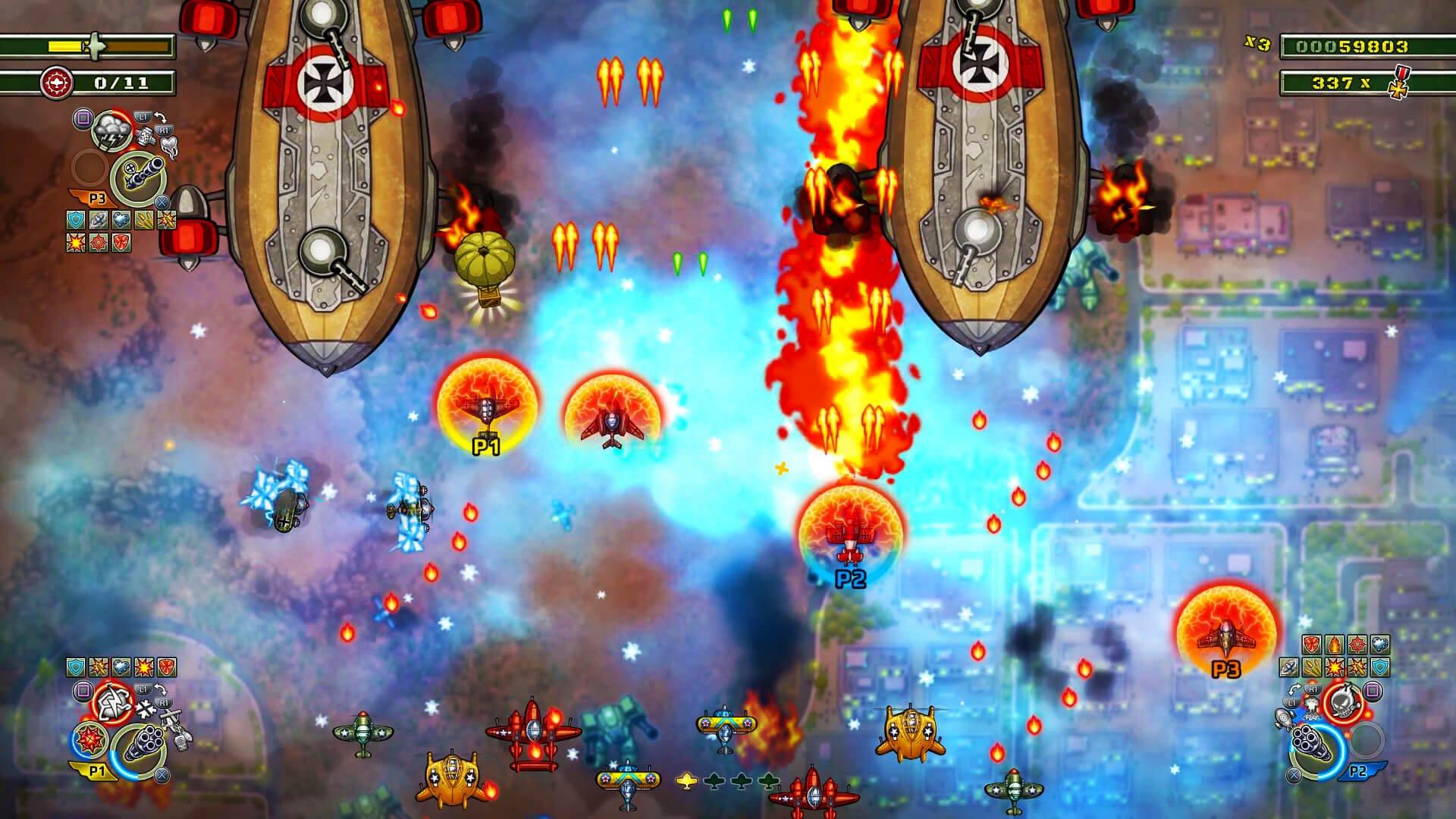Viewport: 1456px width, 819px height.
Task: Select the metal heart upgrade in P2's grid
Action: (x=1381, y=645)
